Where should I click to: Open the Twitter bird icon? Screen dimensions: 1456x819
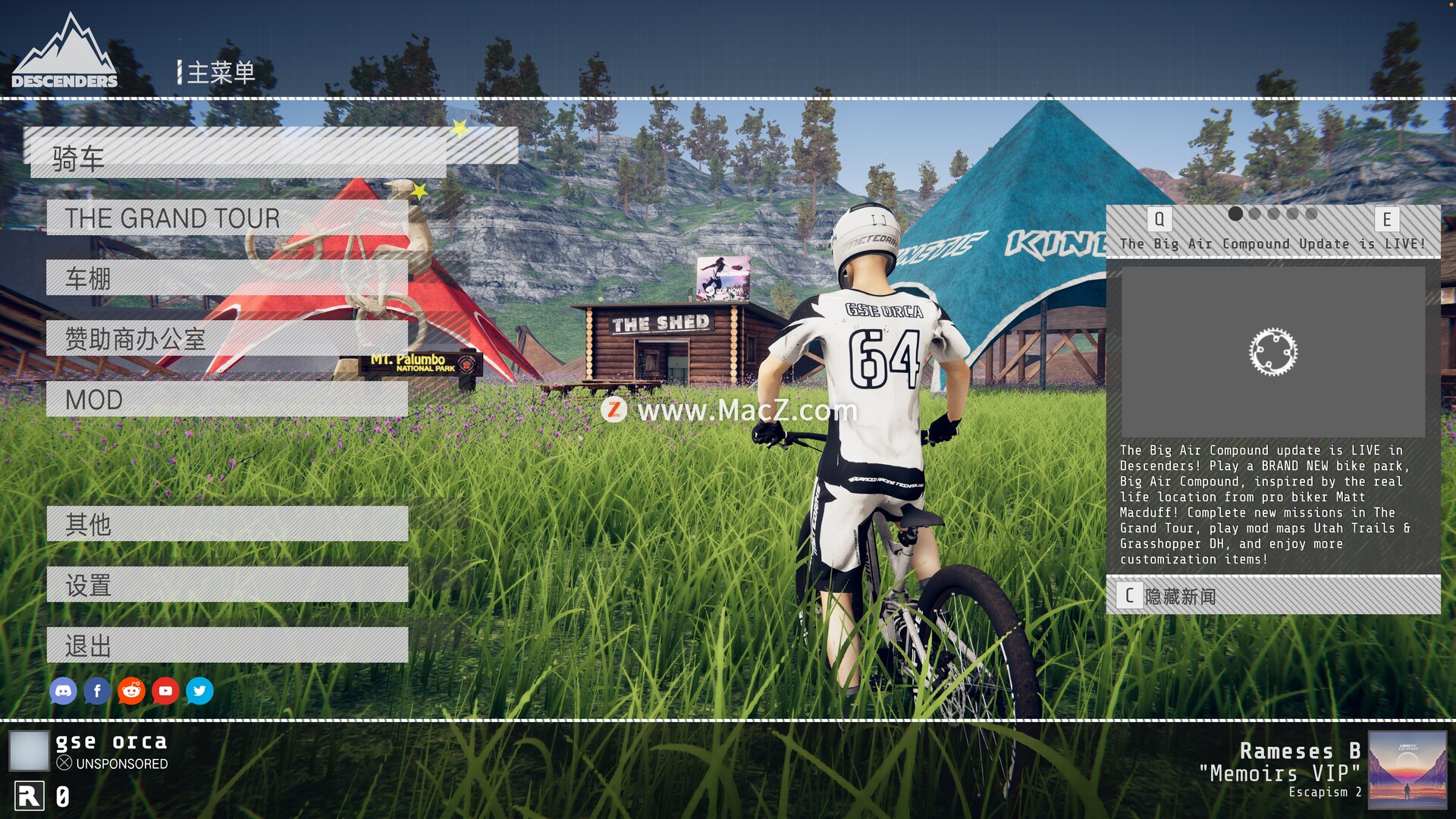[x=199, y=691]
